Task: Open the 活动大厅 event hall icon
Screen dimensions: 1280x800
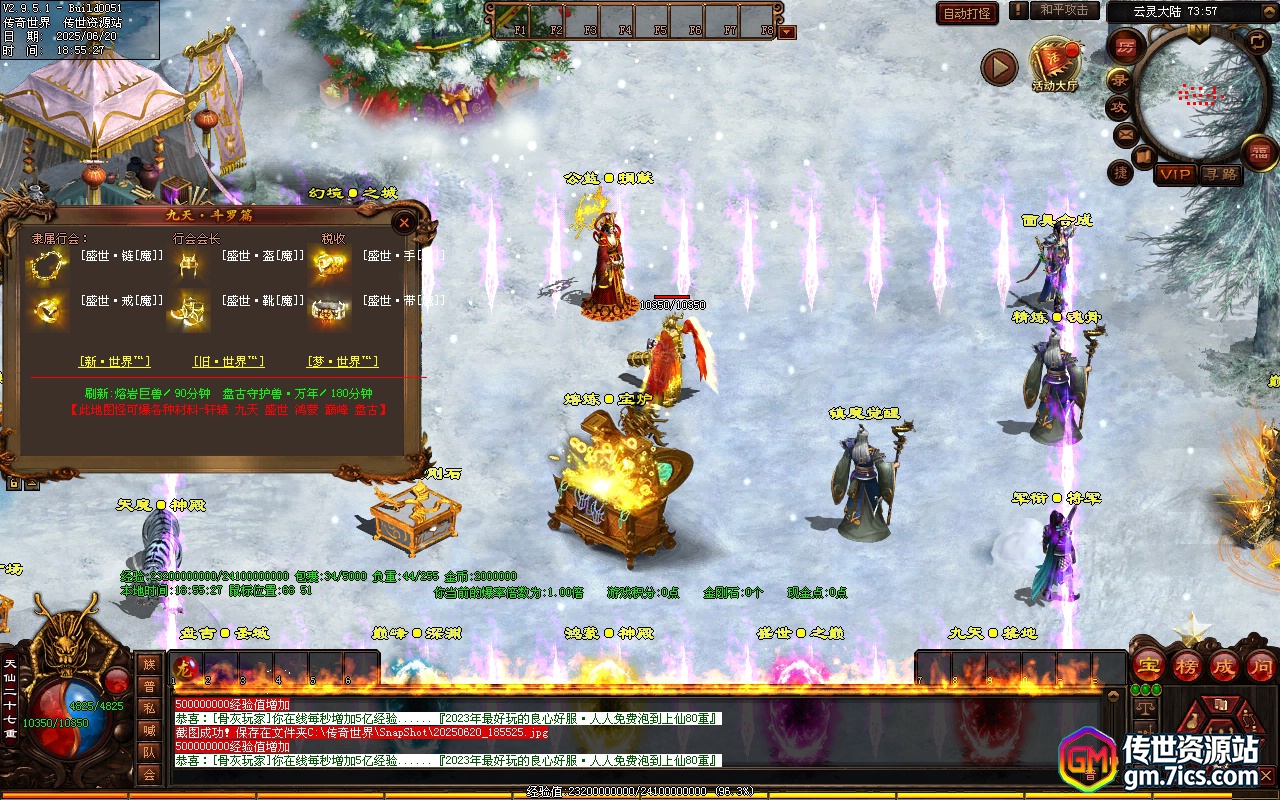Action: [1055, 64]
